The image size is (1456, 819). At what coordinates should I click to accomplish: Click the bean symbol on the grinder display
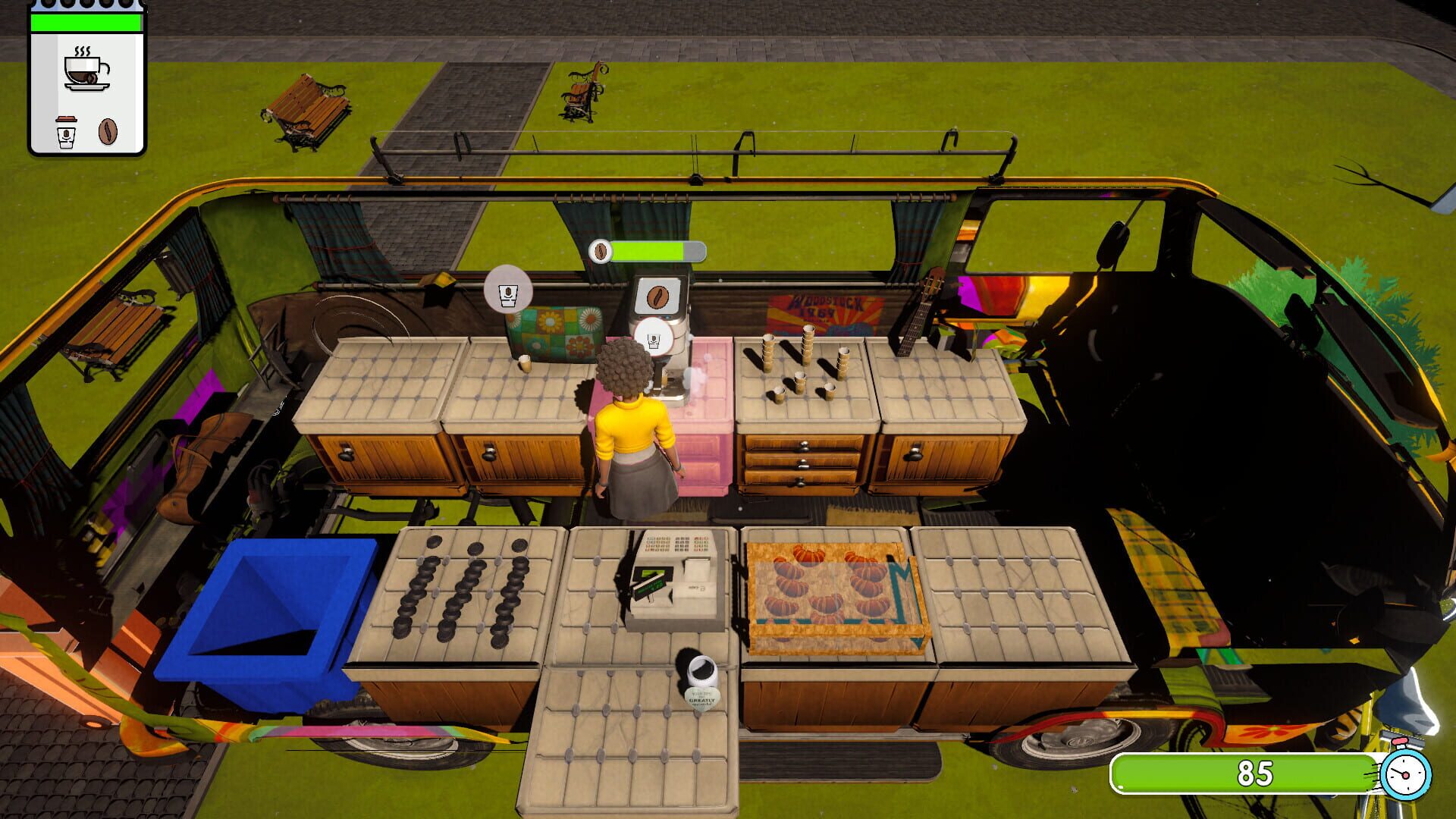658,296
